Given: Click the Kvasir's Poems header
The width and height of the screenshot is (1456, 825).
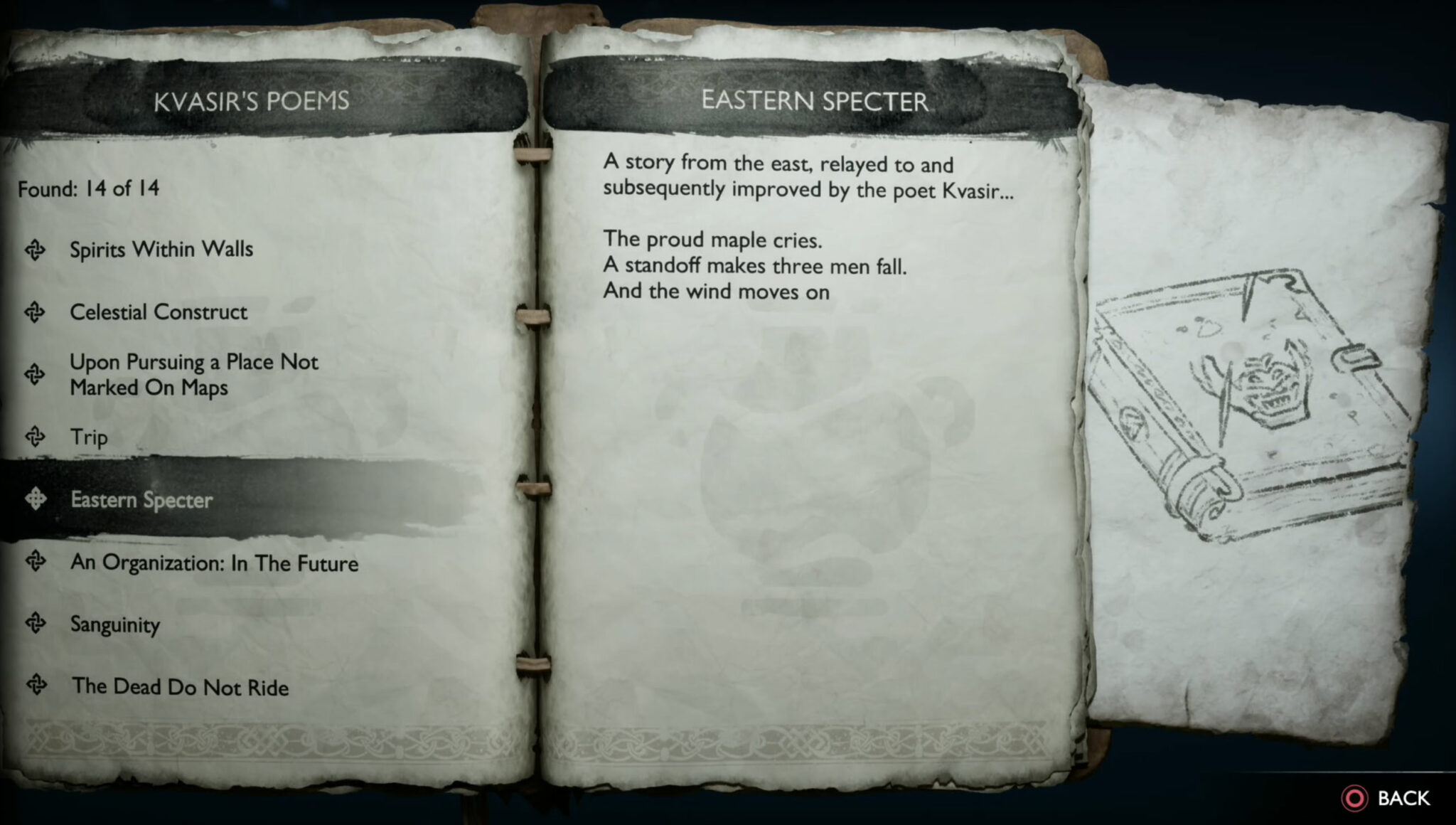Looking at the screenshot, I should [252, 101].
